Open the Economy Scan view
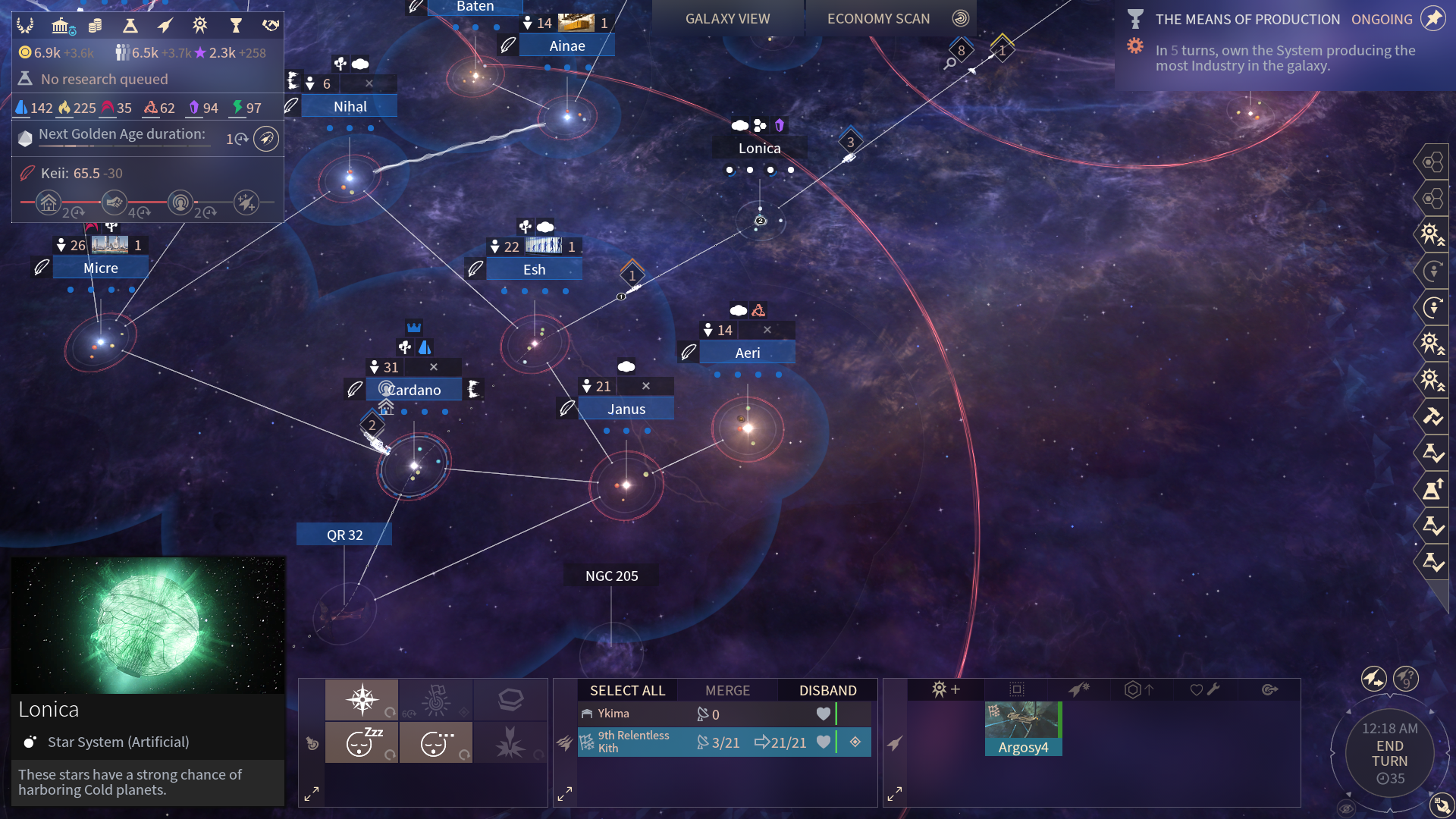 tap(878, 19)
